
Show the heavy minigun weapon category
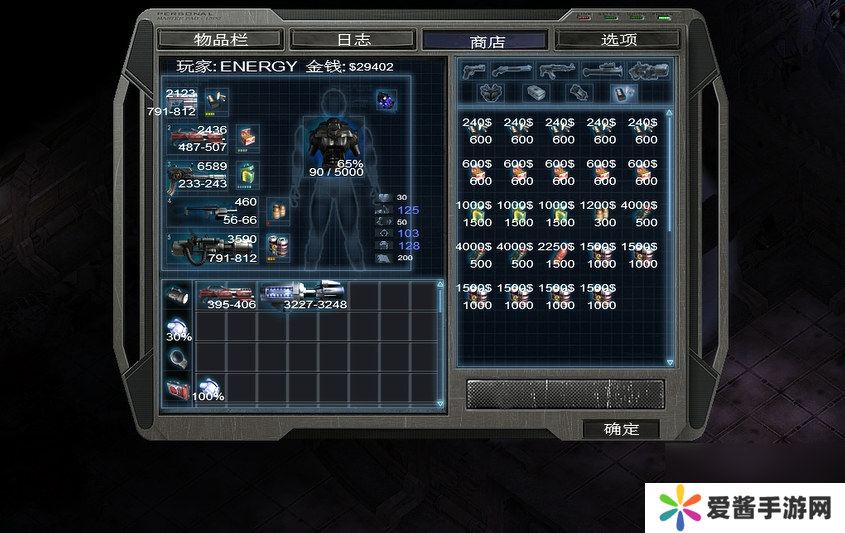(649, 71)
